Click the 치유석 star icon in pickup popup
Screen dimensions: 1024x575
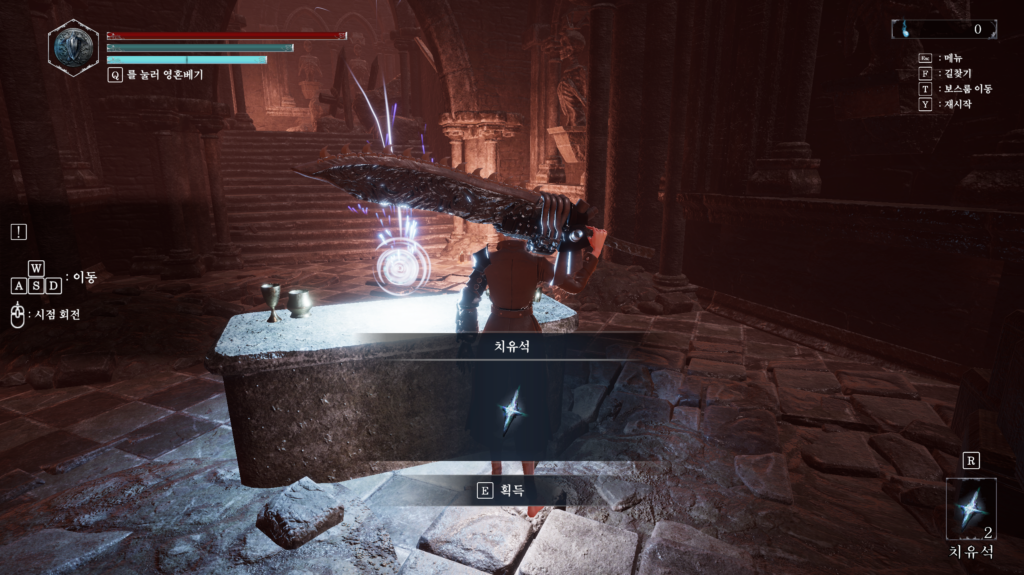point(512,410)
